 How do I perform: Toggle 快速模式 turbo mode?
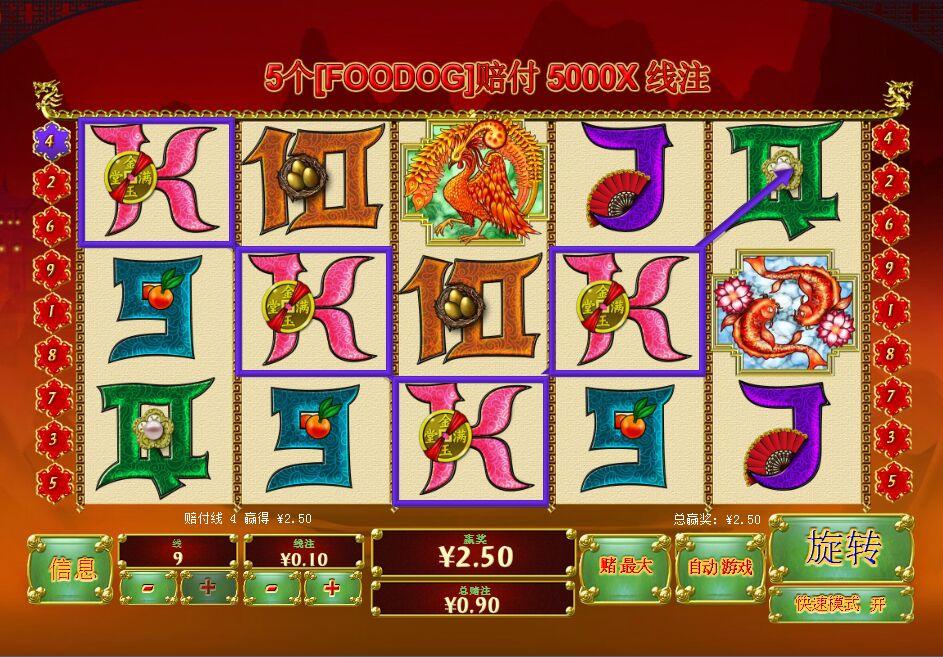(840, 604)
